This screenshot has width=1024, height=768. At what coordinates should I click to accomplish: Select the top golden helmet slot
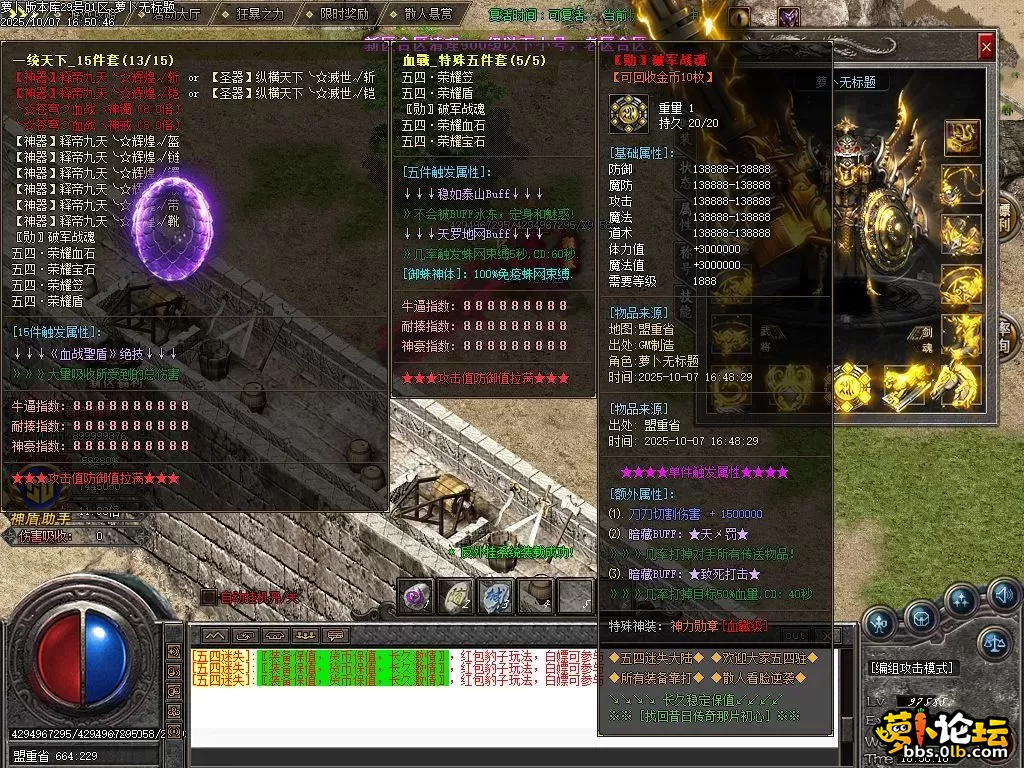click(961, 133)
